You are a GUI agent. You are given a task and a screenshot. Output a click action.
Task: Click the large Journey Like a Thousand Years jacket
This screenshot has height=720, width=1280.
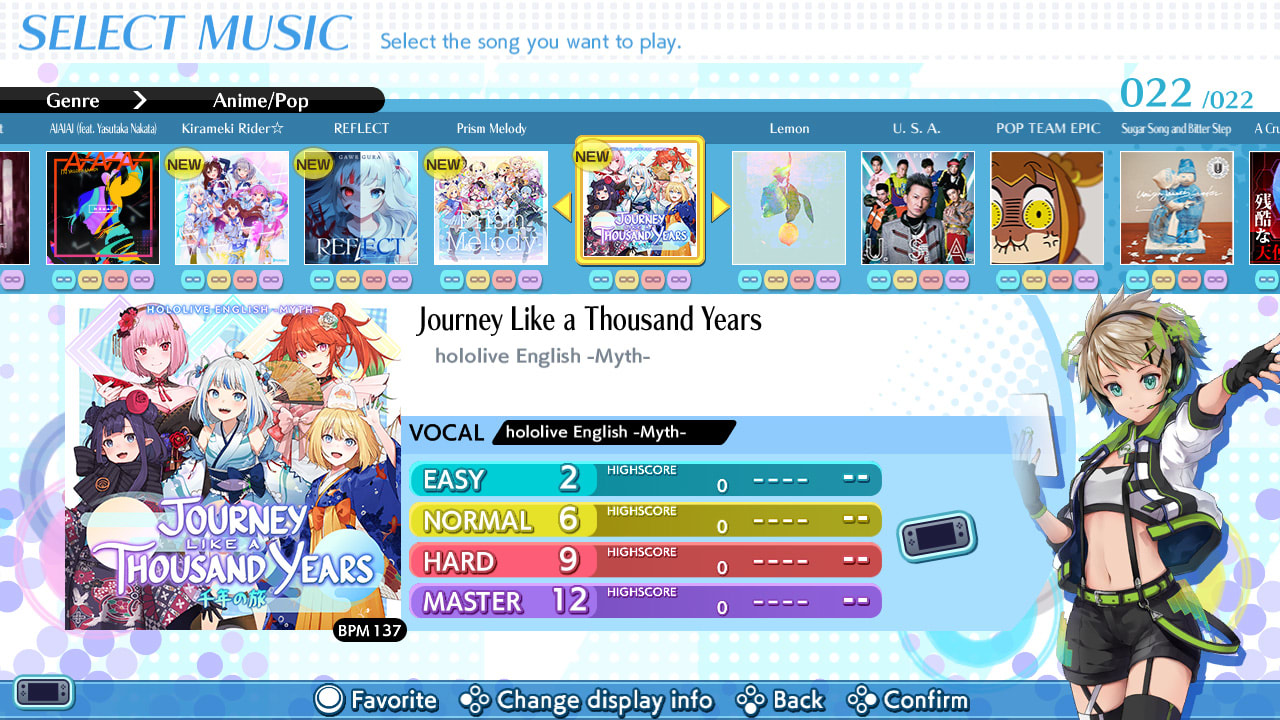point(233,462)
